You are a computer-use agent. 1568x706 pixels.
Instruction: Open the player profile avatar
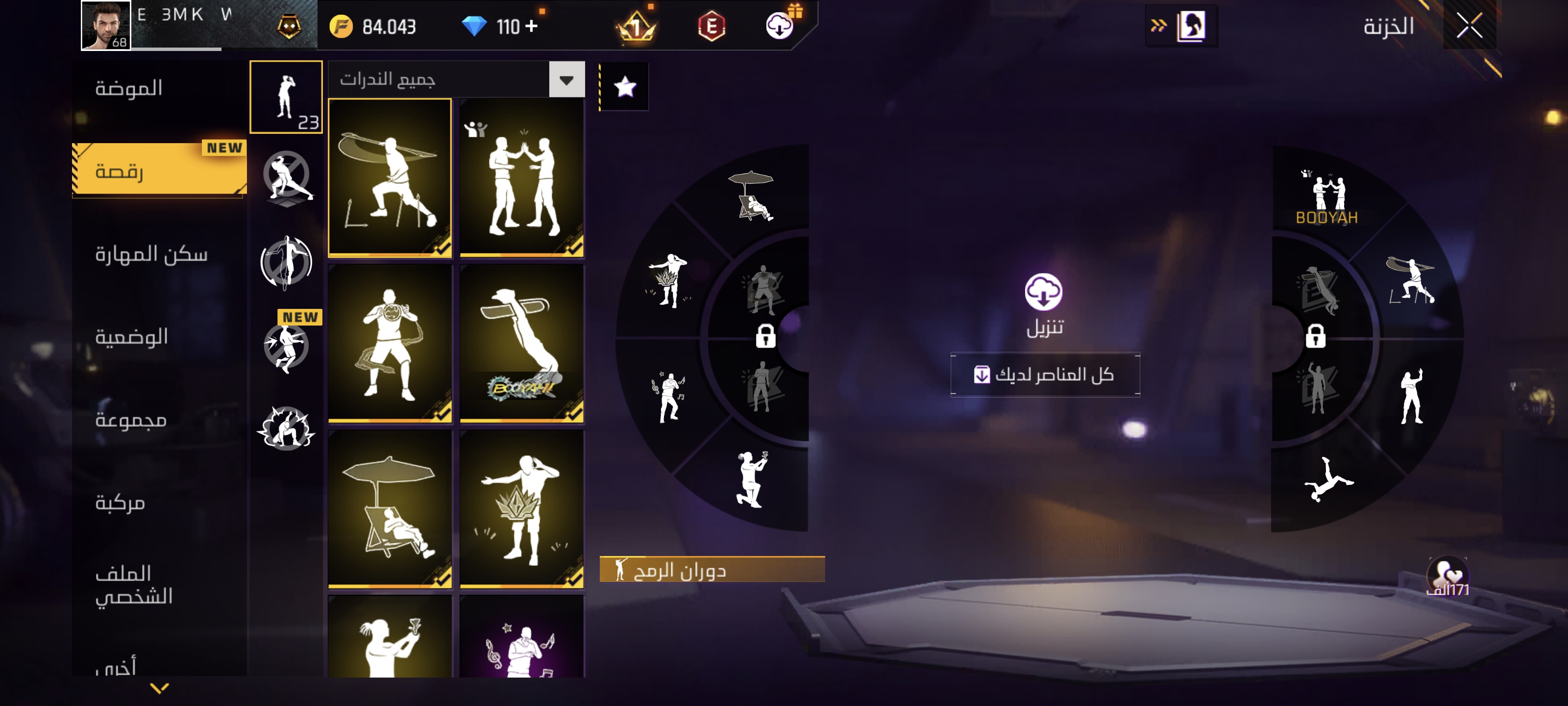(106, 25)
